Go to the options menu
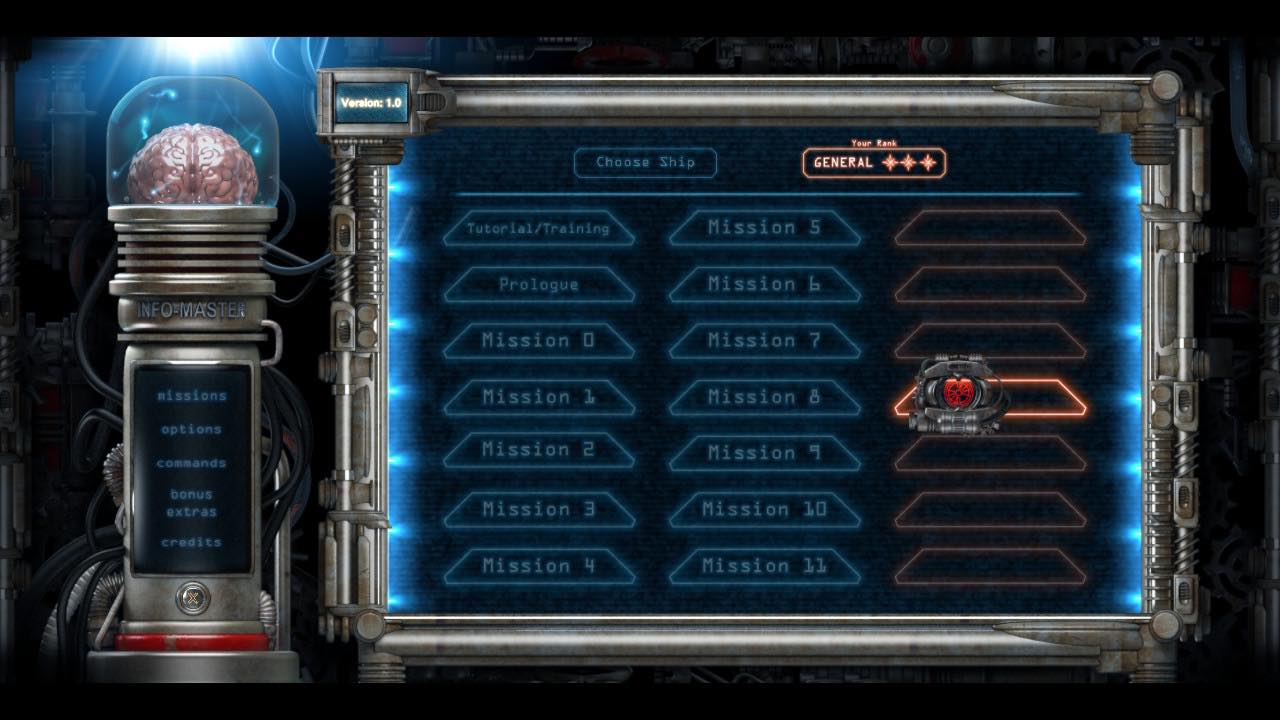Screen dimensions: 1280x720 coord(191,429)
